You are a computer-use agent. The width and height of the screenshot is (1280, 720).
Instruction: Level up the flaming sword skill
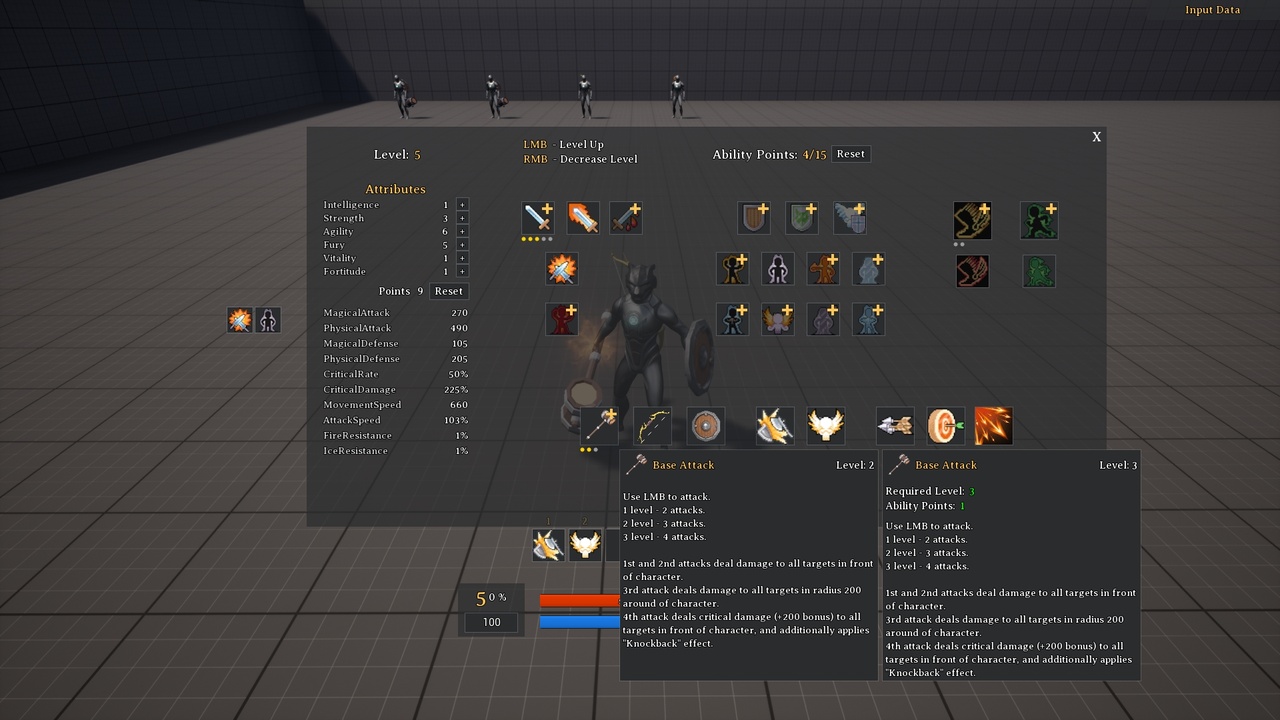[583, 218]
